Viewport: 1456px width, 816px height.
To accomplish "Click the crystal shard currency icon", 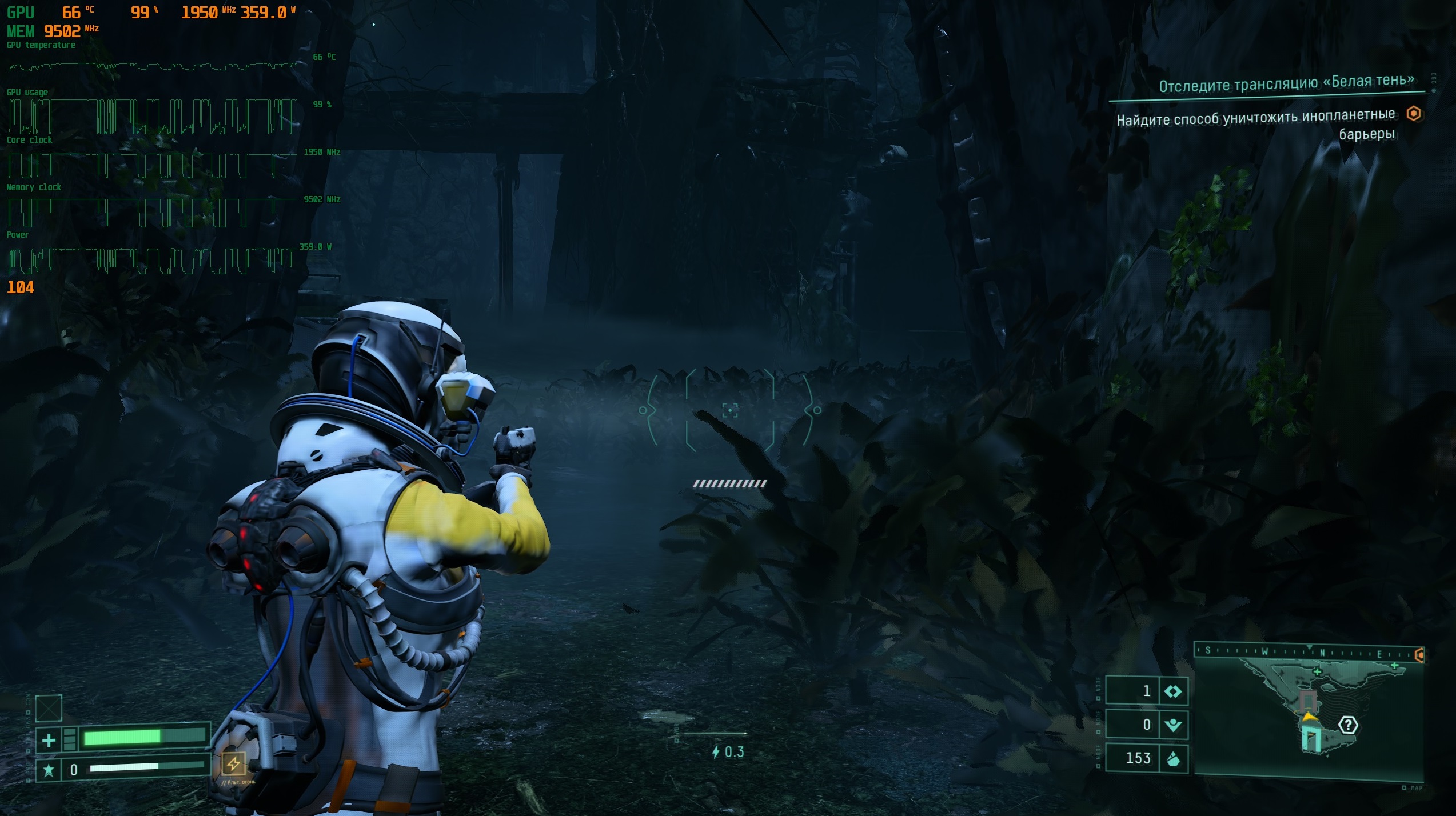I will (x=1173, y=759).
